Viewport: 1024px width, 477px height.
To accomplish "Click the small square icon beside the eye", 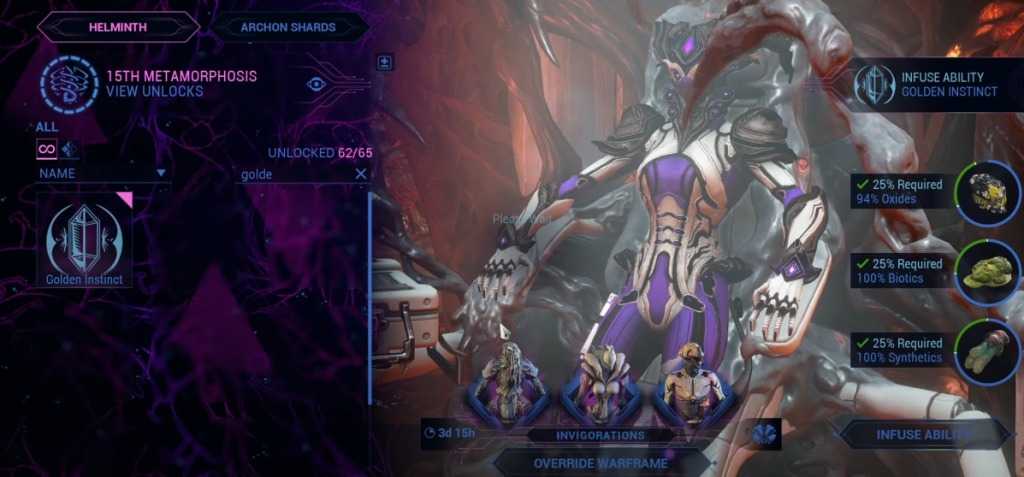I will point(384,62).
